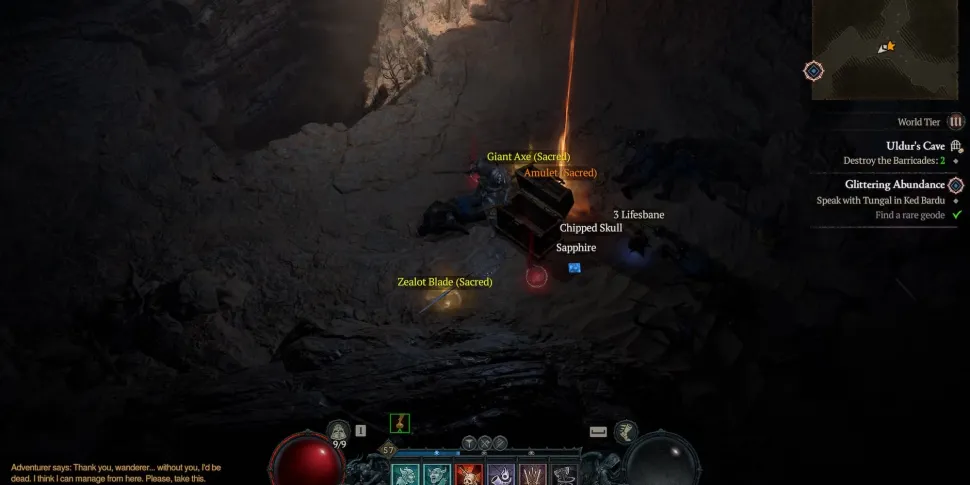
Task: Click the blue quest marker beside the minimap
Action: (814, 71)
